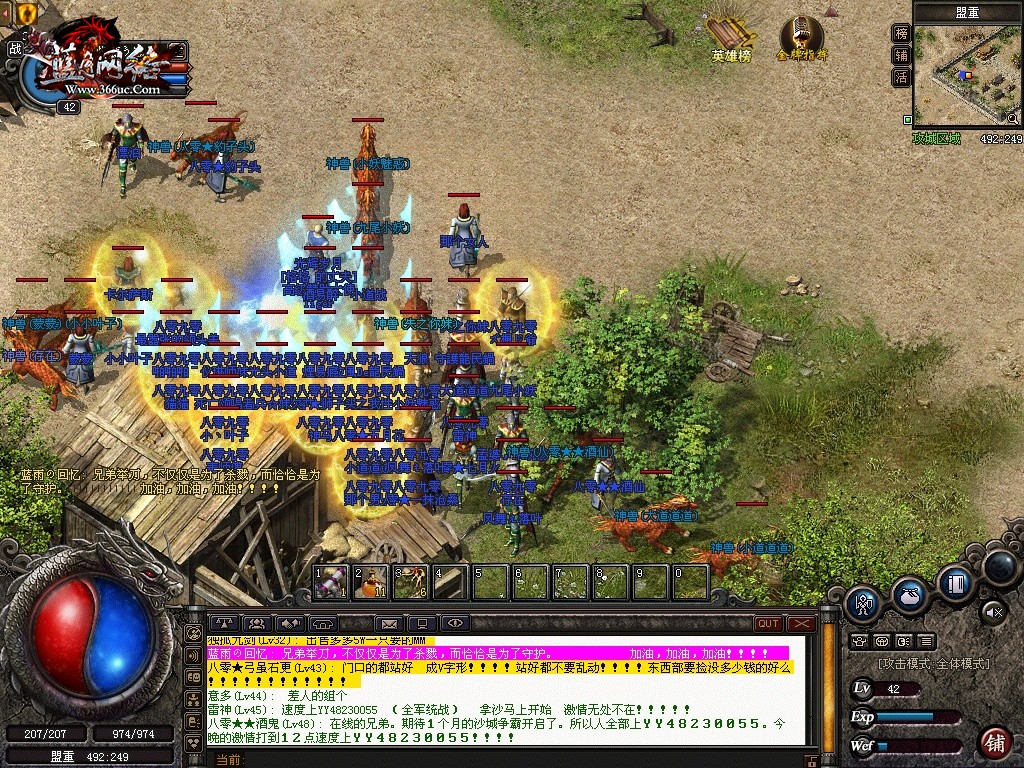Click the 活 activity button beside the minimap

tap(901, 77)
